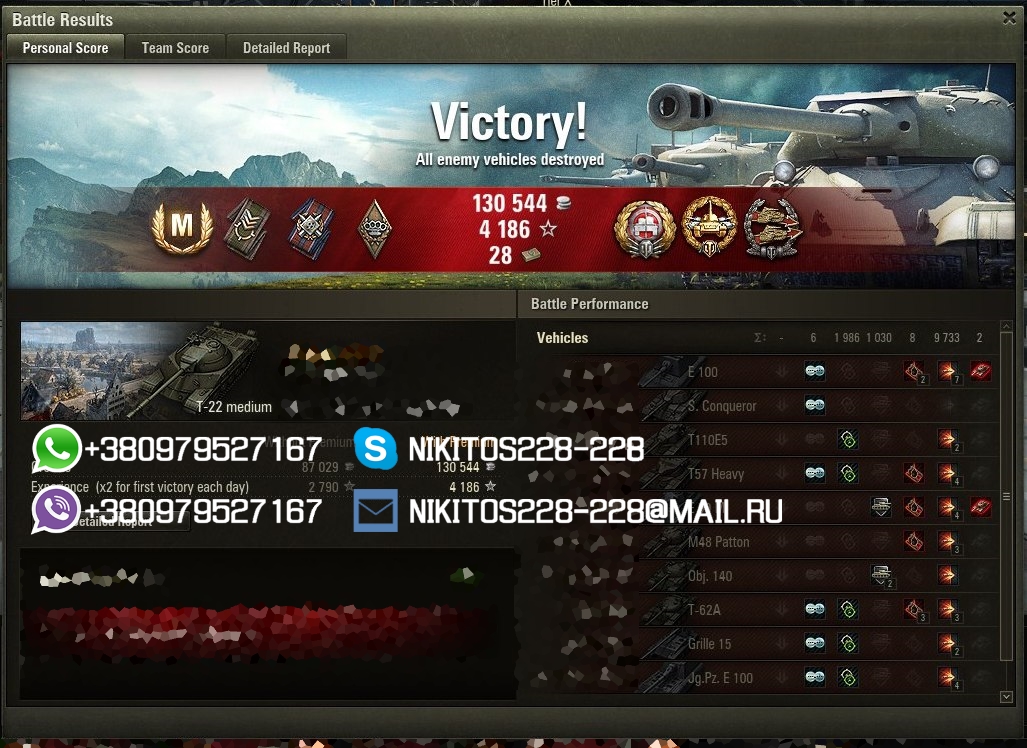
Task: Click the Ace Tanker mastery badge
Action: point(181,227)
